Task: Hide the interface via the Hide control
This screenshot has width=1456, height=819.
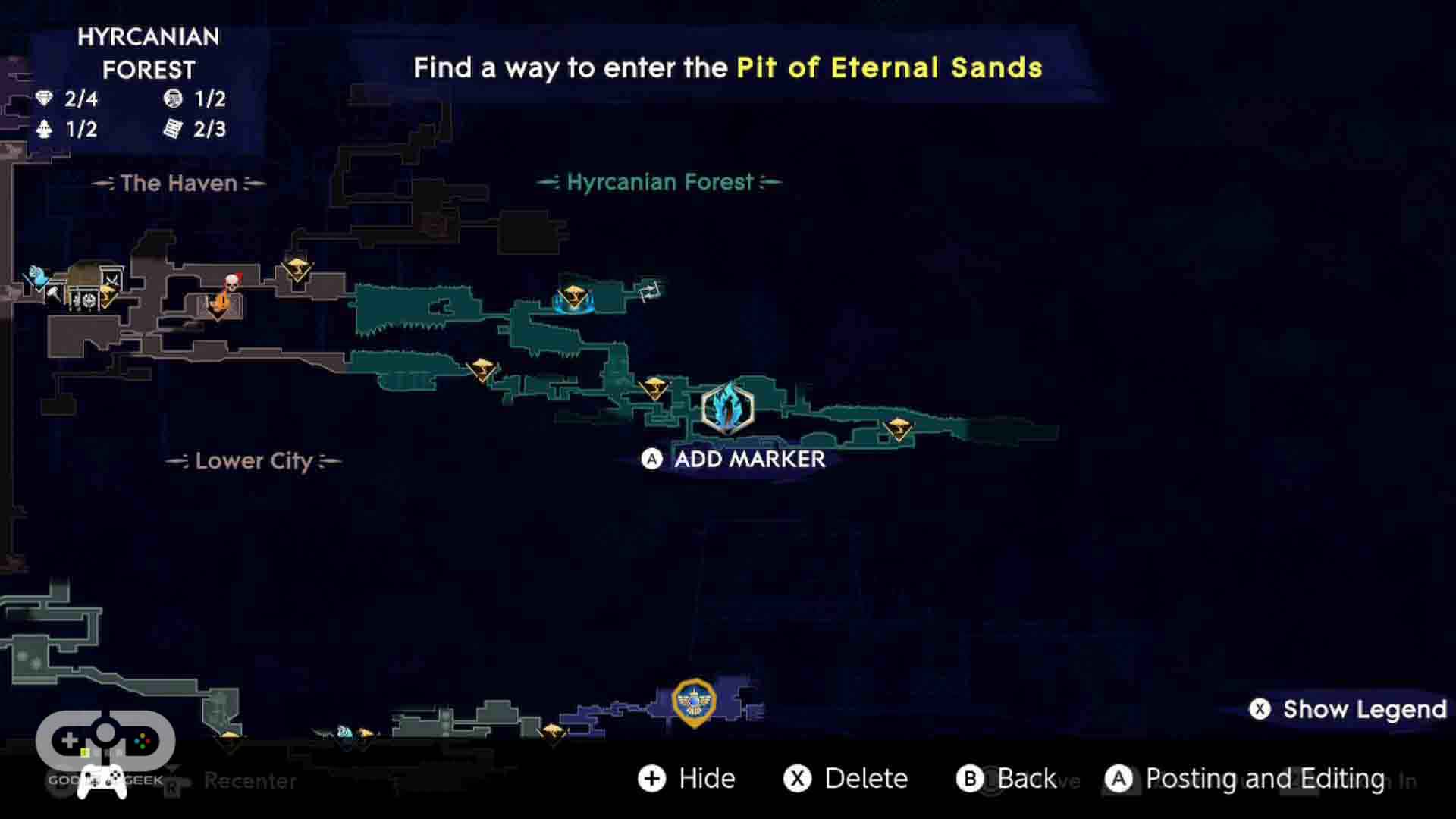Action: pos(688,778)
